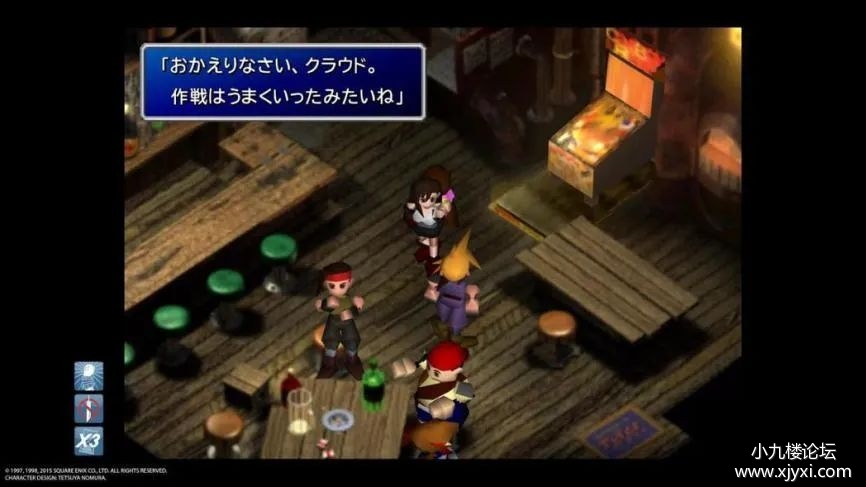
Task: Activate the X3 speed boost icon
Action: (x=88, y=440)
